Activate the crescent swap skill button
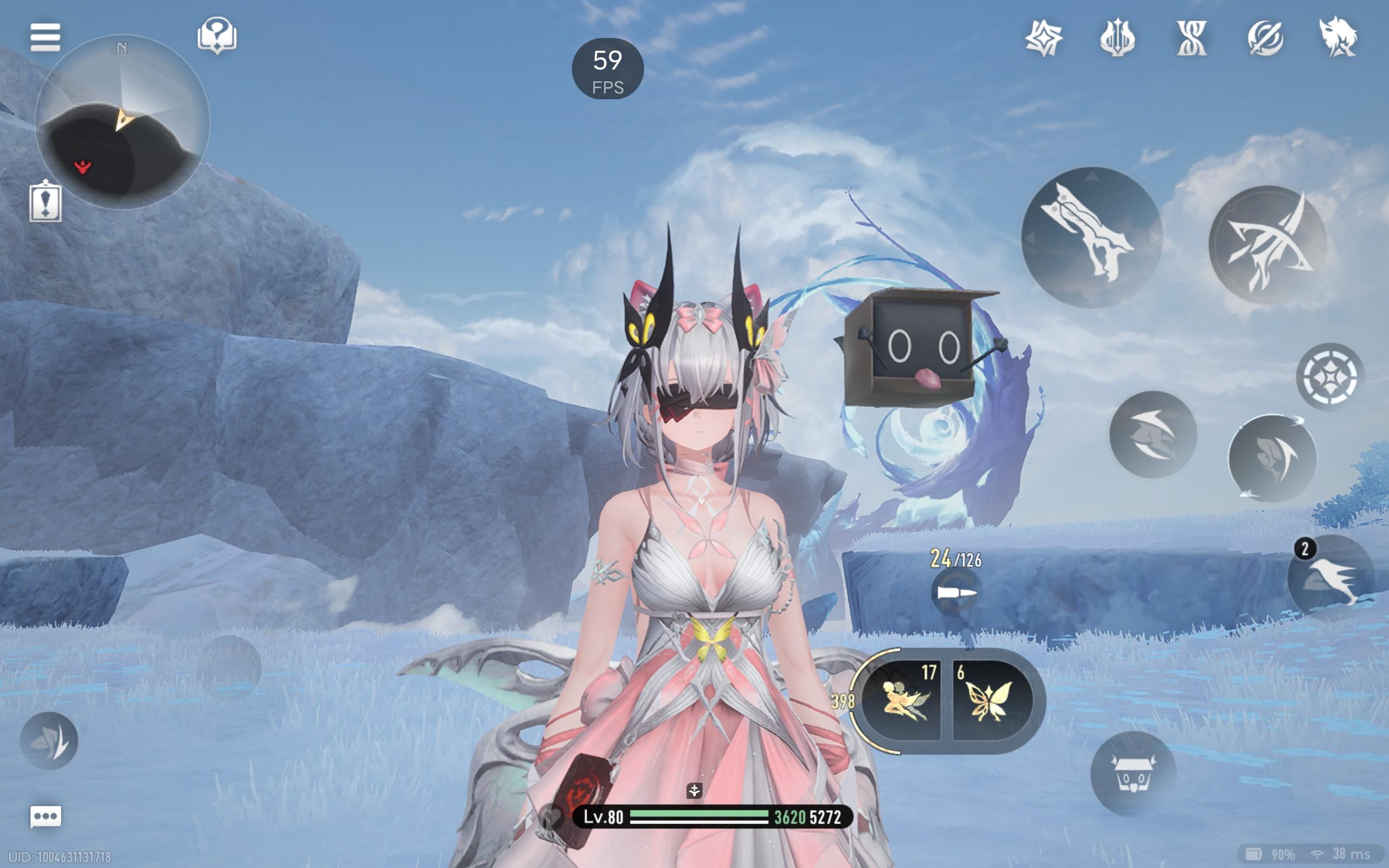 click(1272, 458)
